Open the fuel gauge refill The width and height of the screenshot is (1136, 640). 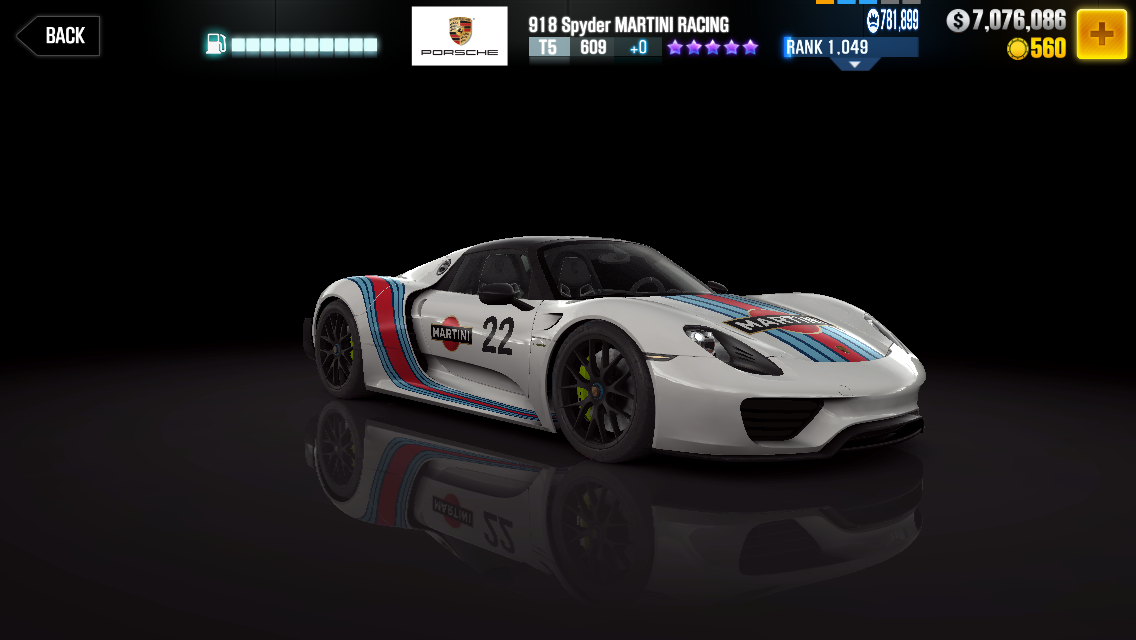tap(292, 45)
